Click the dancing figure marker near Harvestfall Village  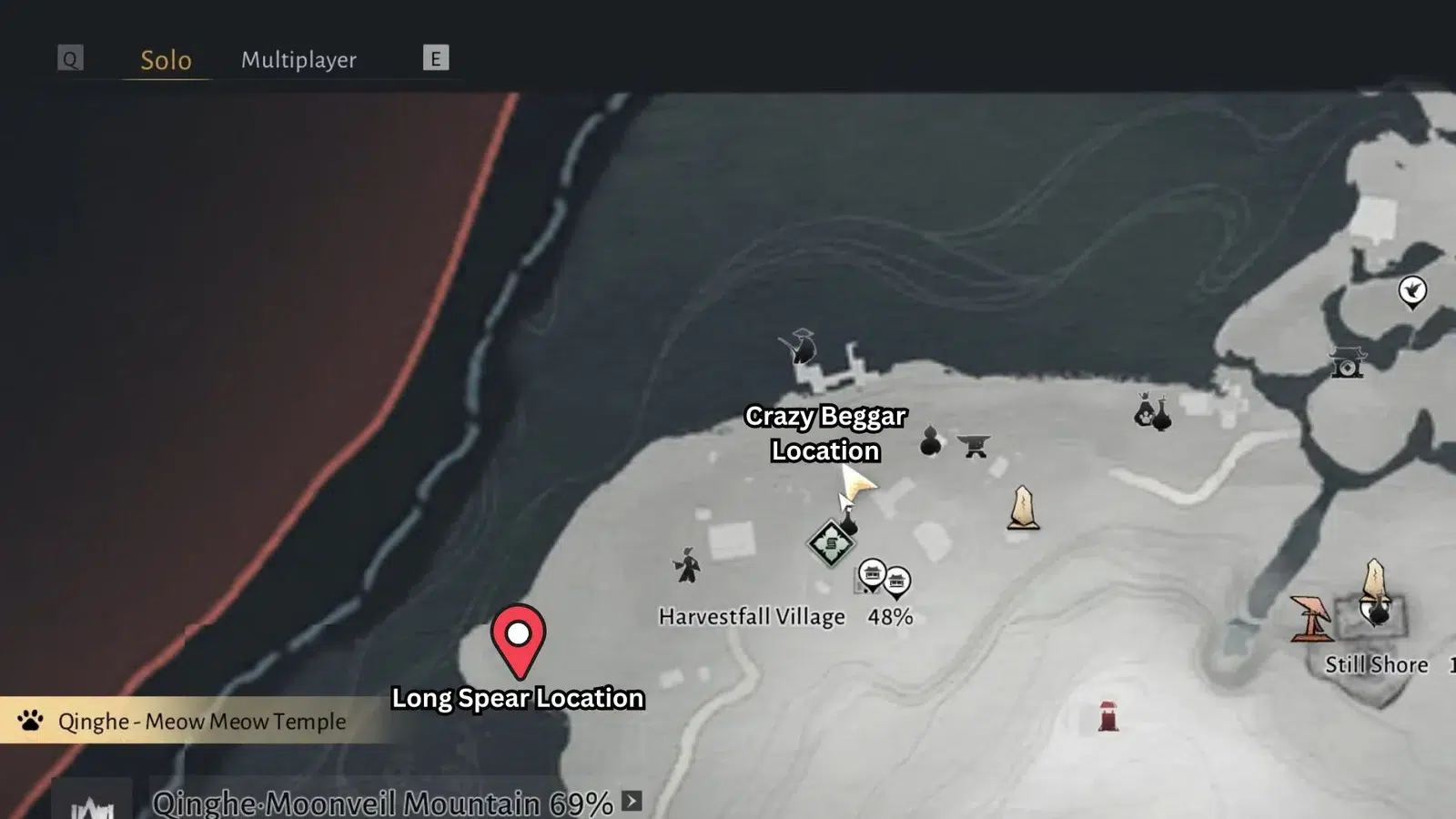(x=687, y=565)
